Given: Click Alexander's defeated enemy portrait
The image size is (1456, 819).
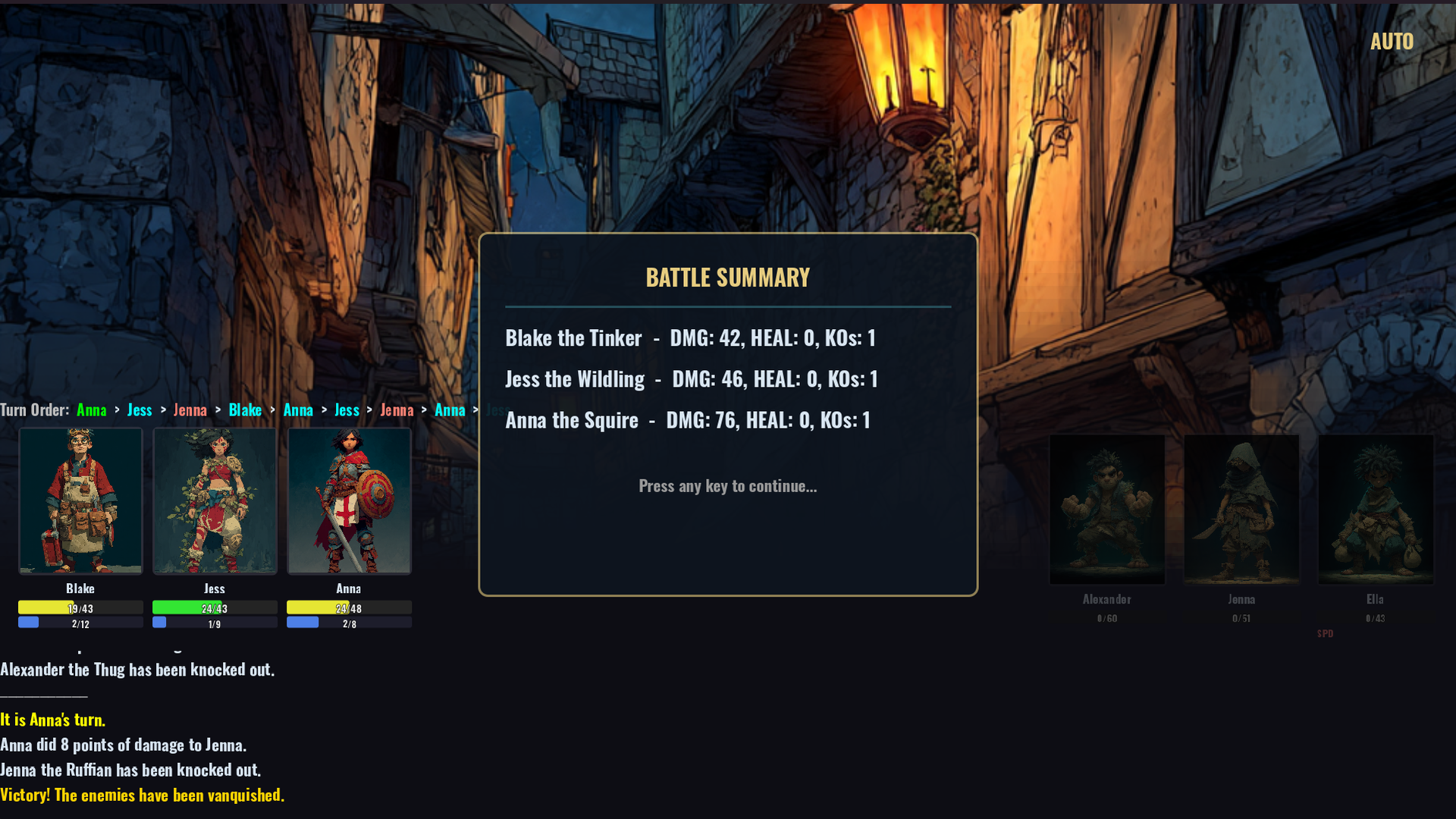Looking at the screenshot, I should [x=1106, y=509].
